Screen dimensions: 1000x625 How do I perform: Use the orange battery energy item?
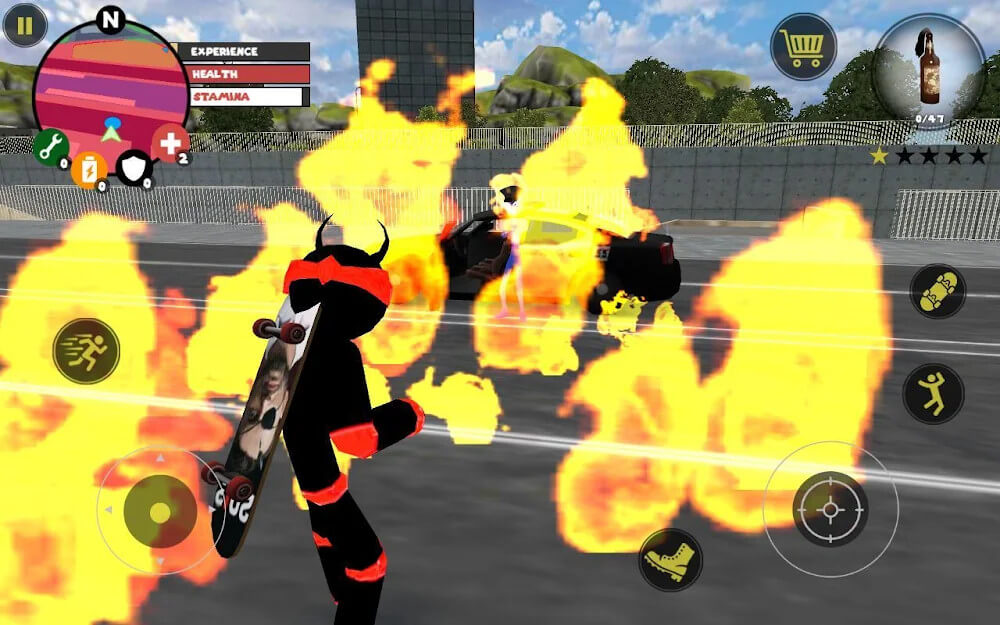click(89, 169)
